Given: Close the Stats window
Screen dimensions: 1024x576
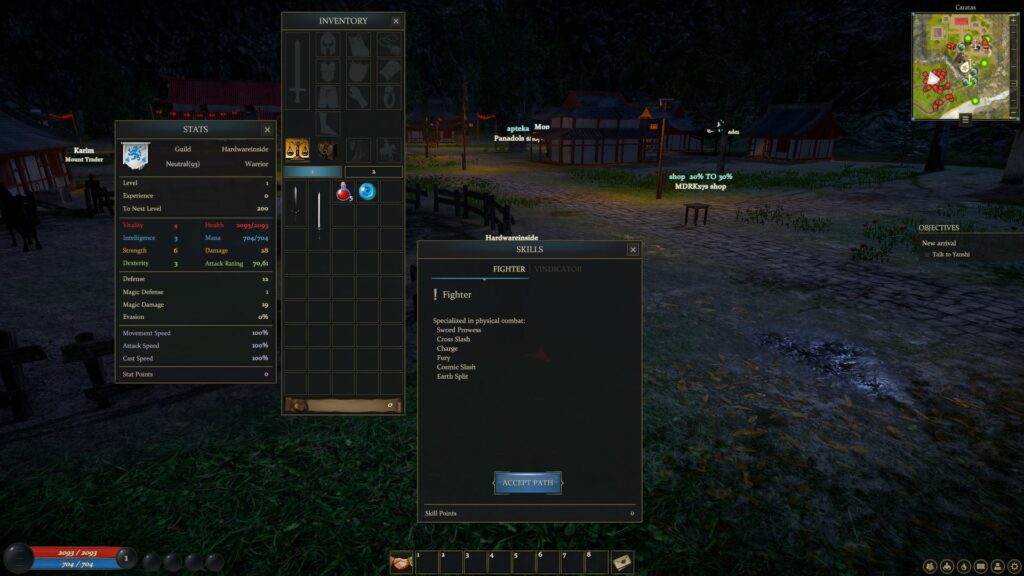Looking at the screenshot, I should click(267, 130).
